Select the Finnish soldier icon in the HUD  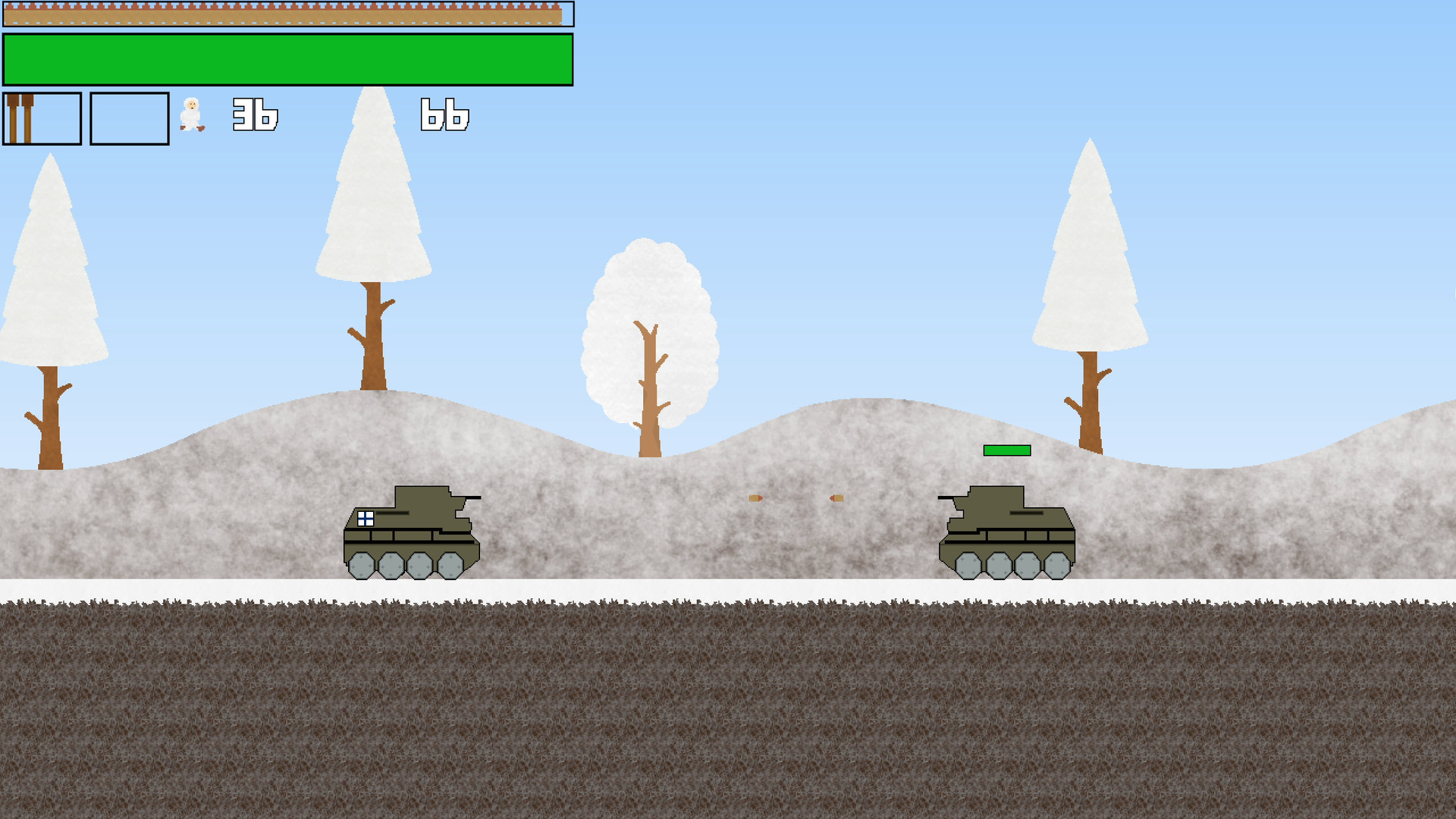[192, 115]
